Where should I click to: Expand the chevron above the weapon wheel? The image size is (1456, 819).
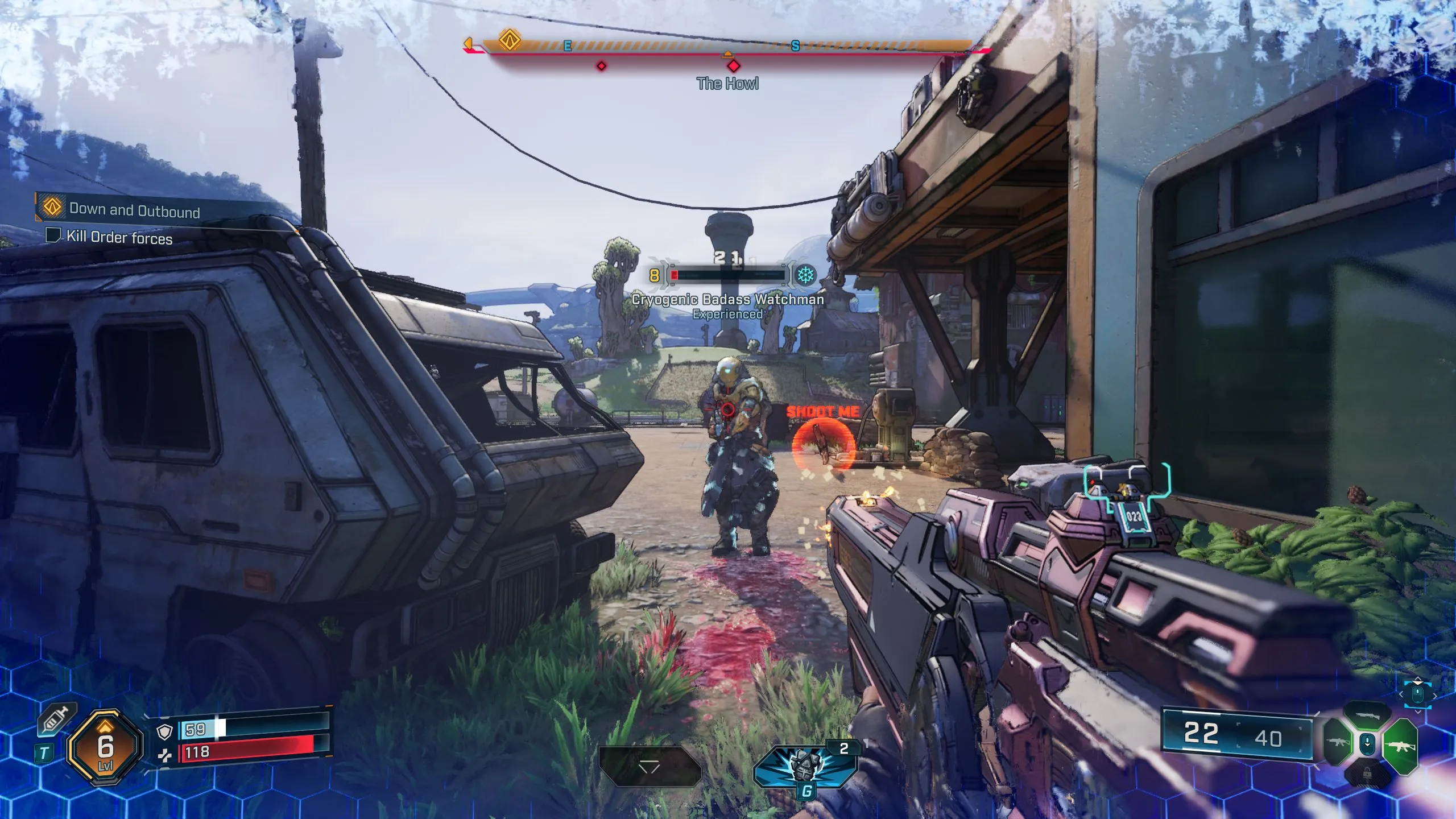(x=1418, y=712)
